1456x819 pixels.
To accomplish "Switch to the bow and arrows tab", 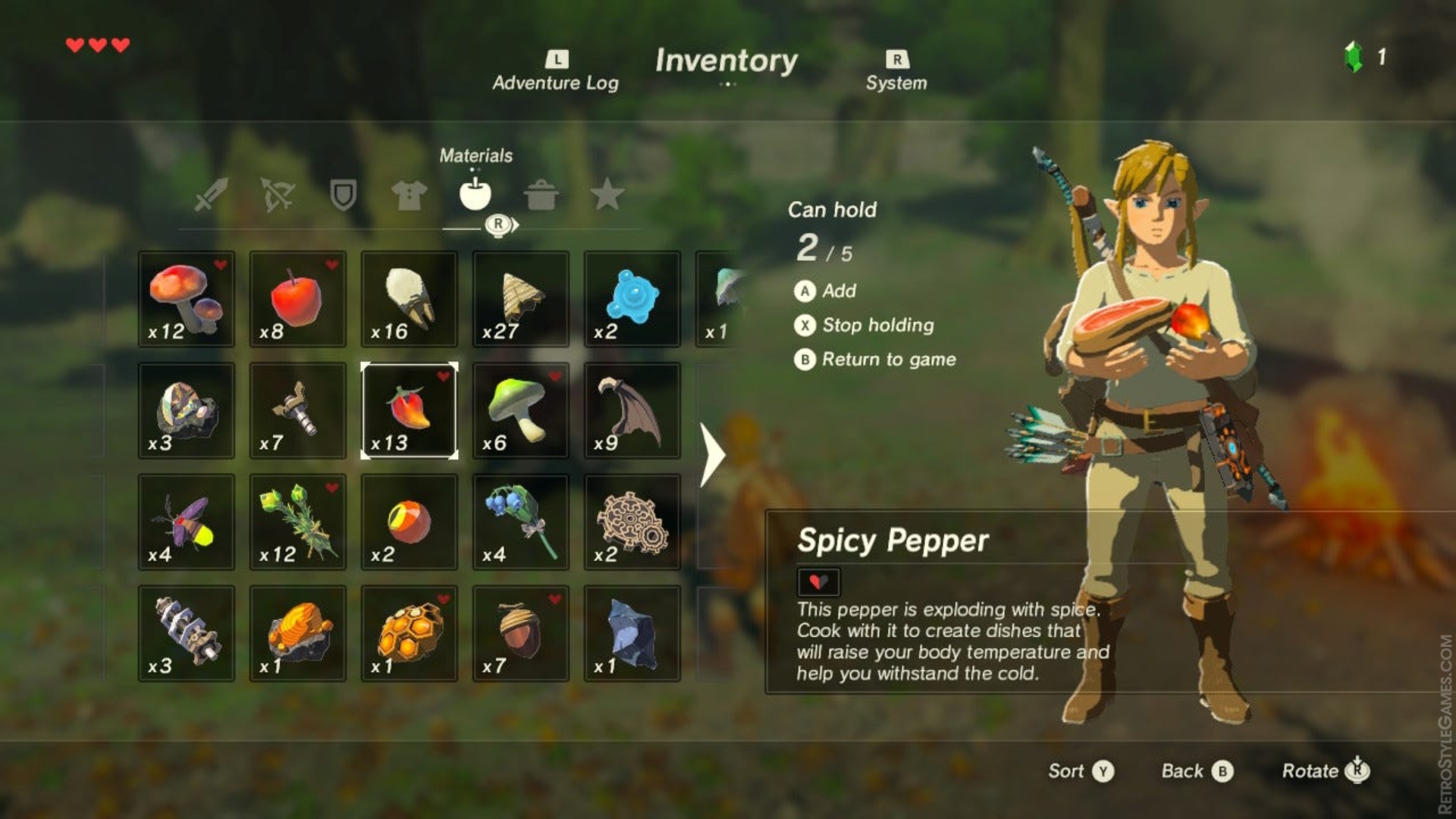I will (x=278, y=194).
